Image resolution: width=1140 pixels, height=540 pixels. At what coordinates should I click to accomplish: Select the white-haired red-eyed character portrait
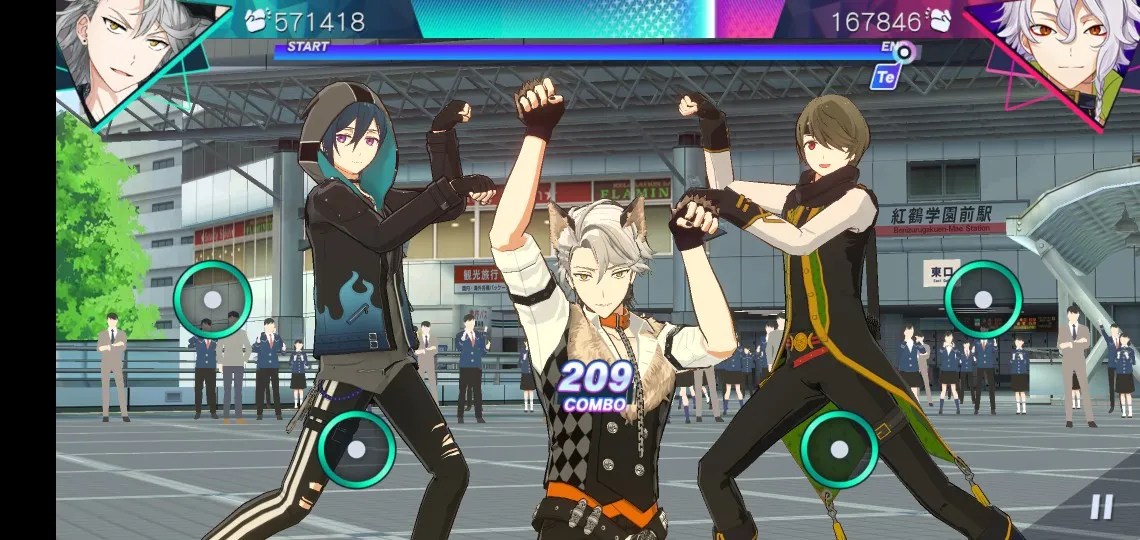[x=1052, y=50]
